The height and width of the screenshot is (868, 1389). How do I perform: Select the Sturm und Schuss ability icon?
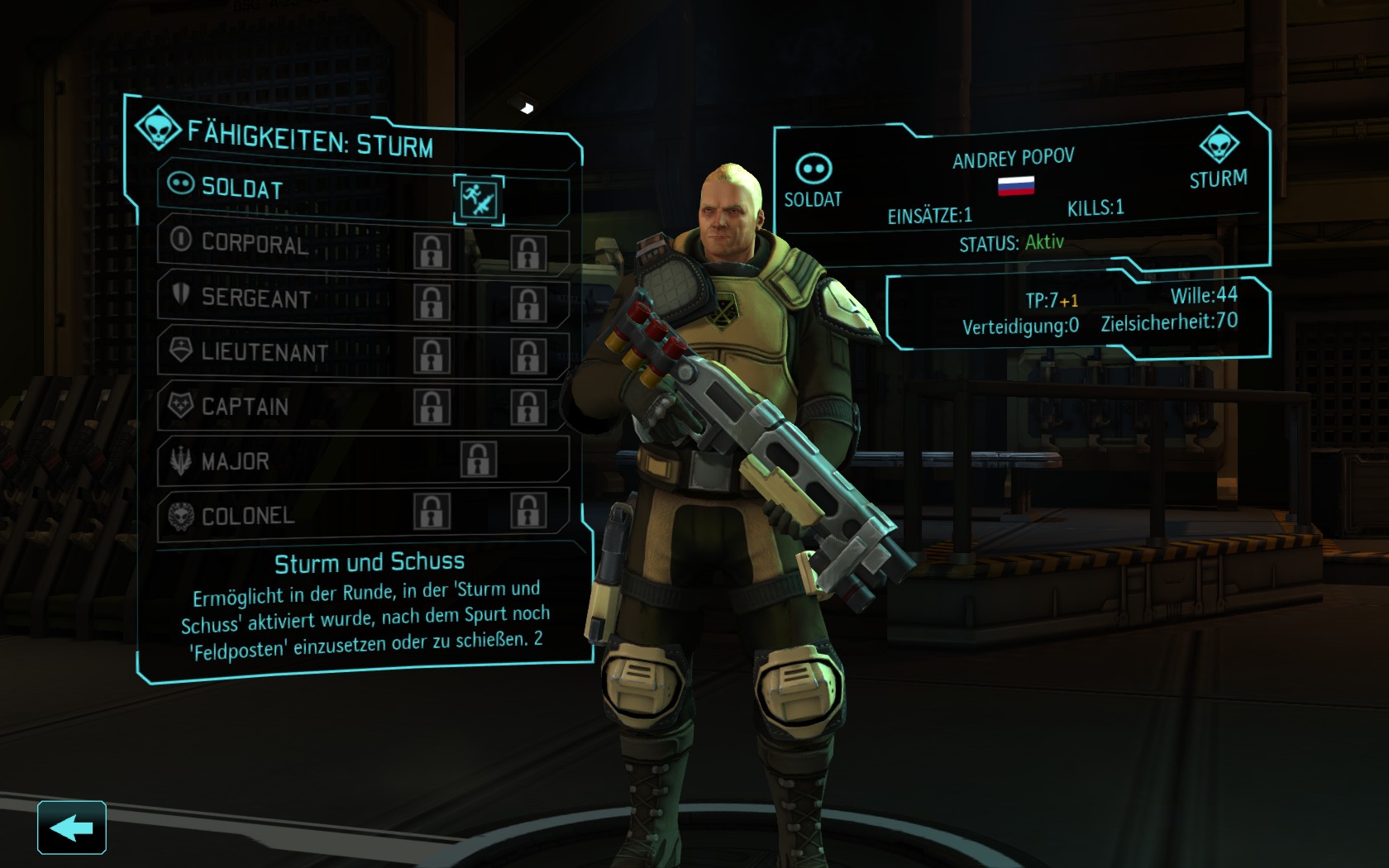(479, 199)
